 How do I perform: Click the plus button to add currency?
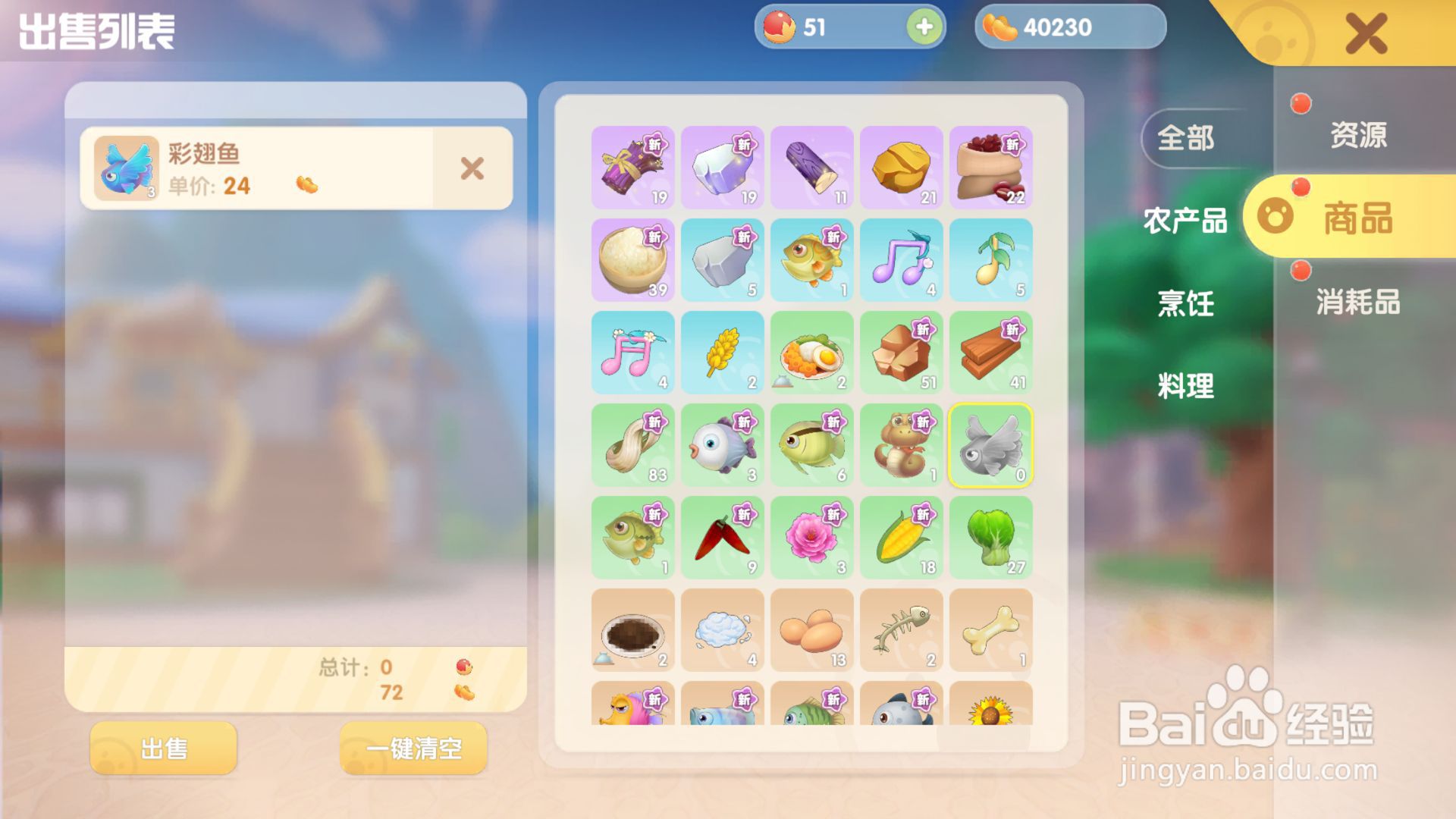click(922, 27)
